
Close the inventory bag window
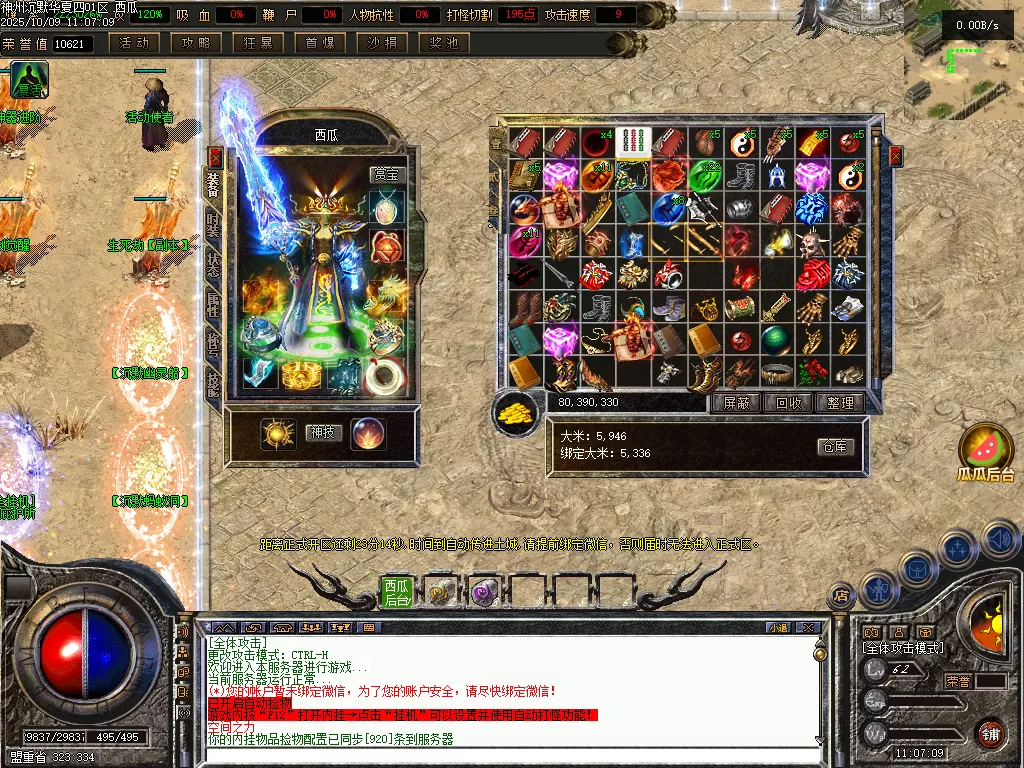895,156
